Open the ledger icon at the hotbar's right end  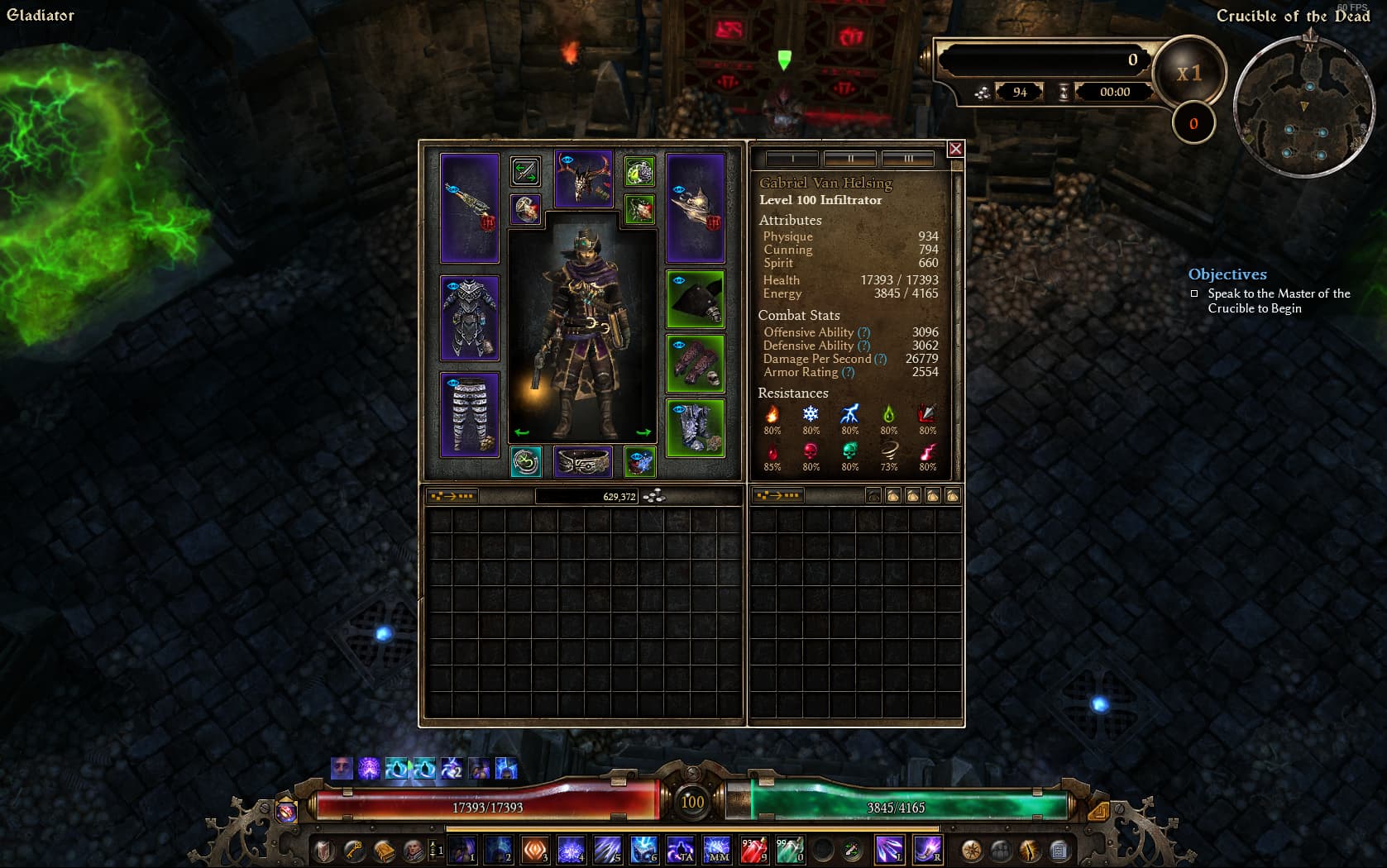coord(1059,850)
